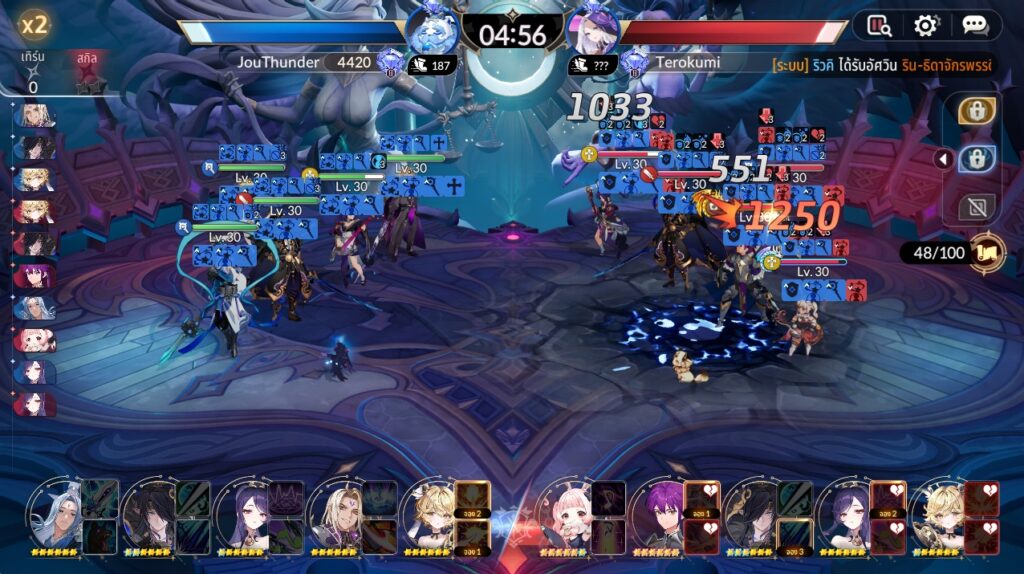The height and width of the screenshot is (574, 1024).
Task: Toggle the blue padlock button
Action: (x=976, y=159)
